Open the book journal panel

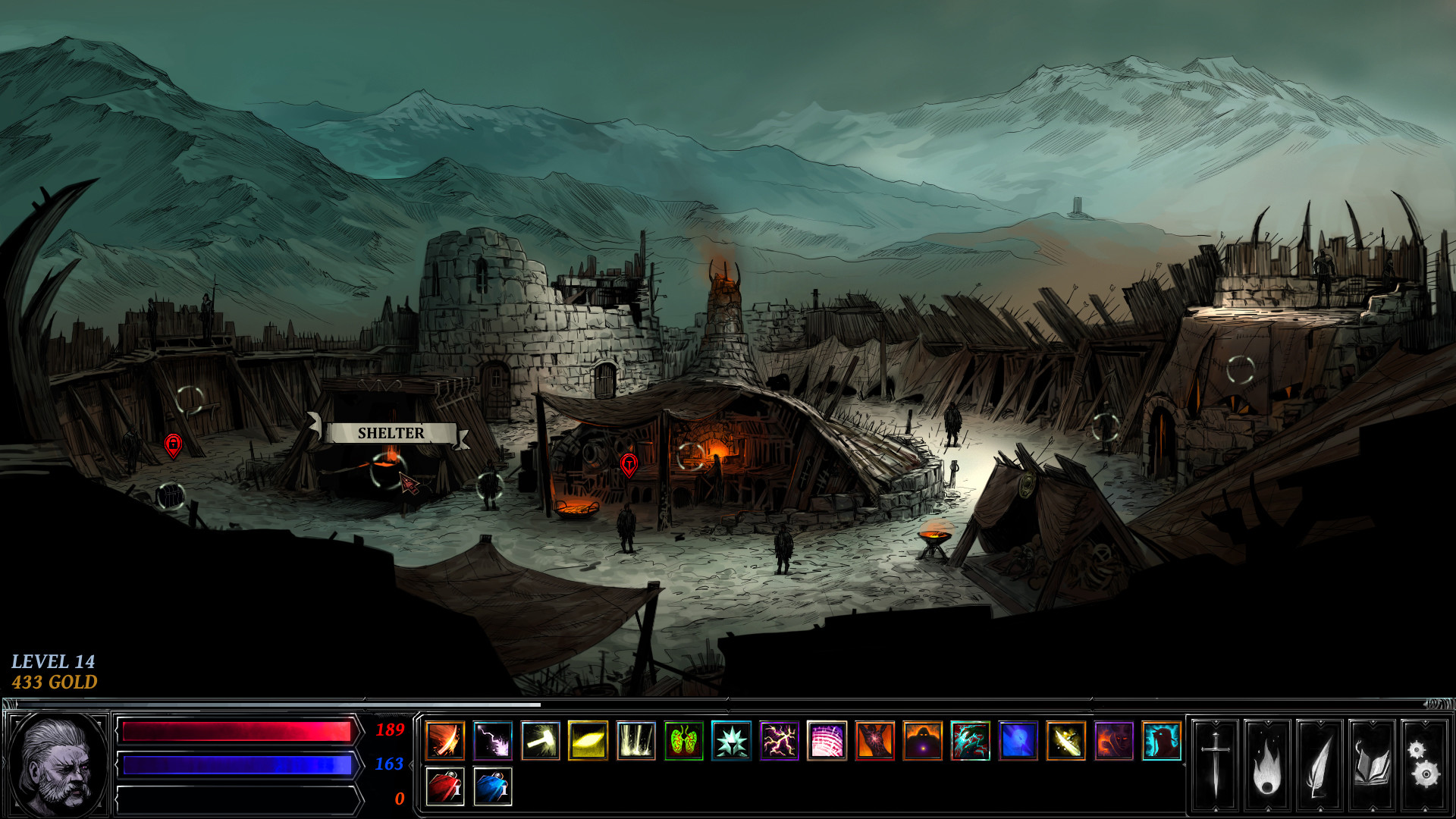pos(1372,766)
